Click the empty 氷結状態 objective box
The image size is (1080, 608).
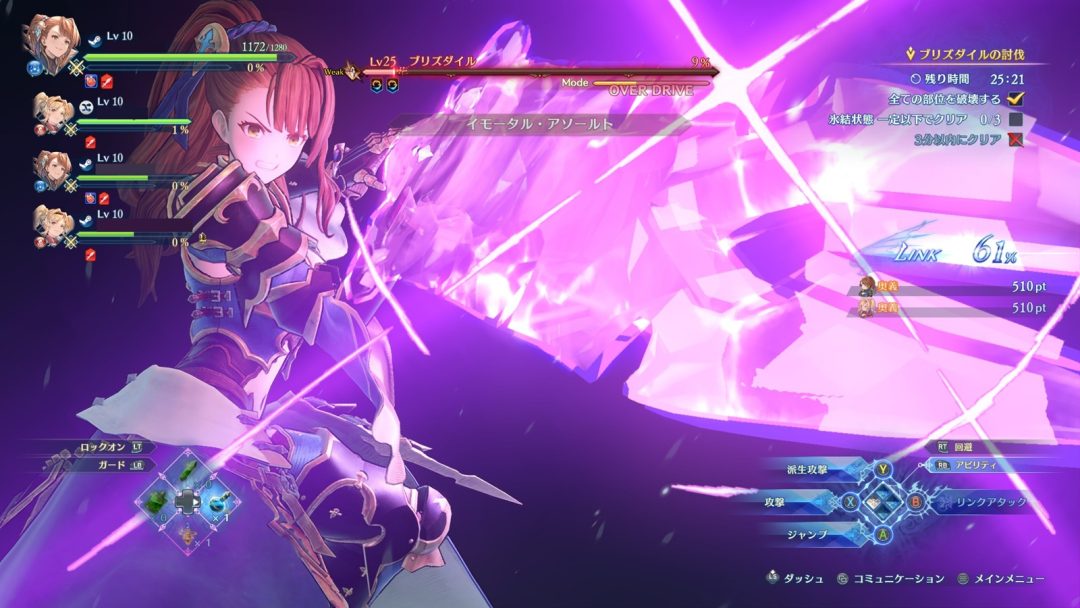(x=1016, y=119)
